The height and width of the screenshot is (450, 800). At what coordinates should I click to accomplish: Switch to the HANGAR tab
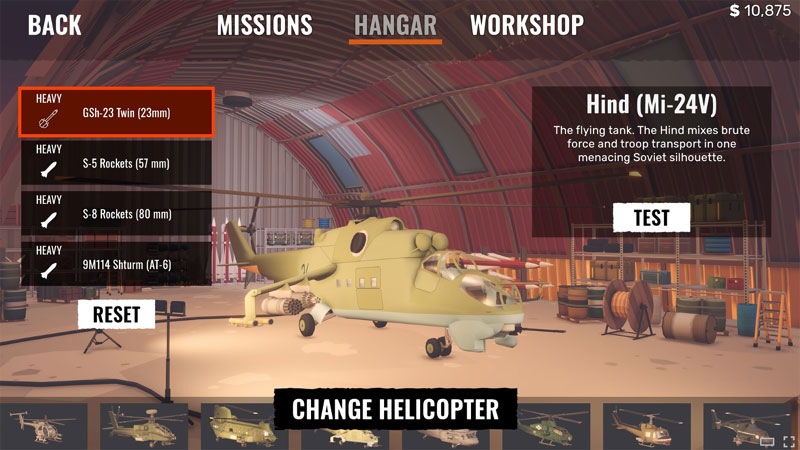(x=396, y=25)
